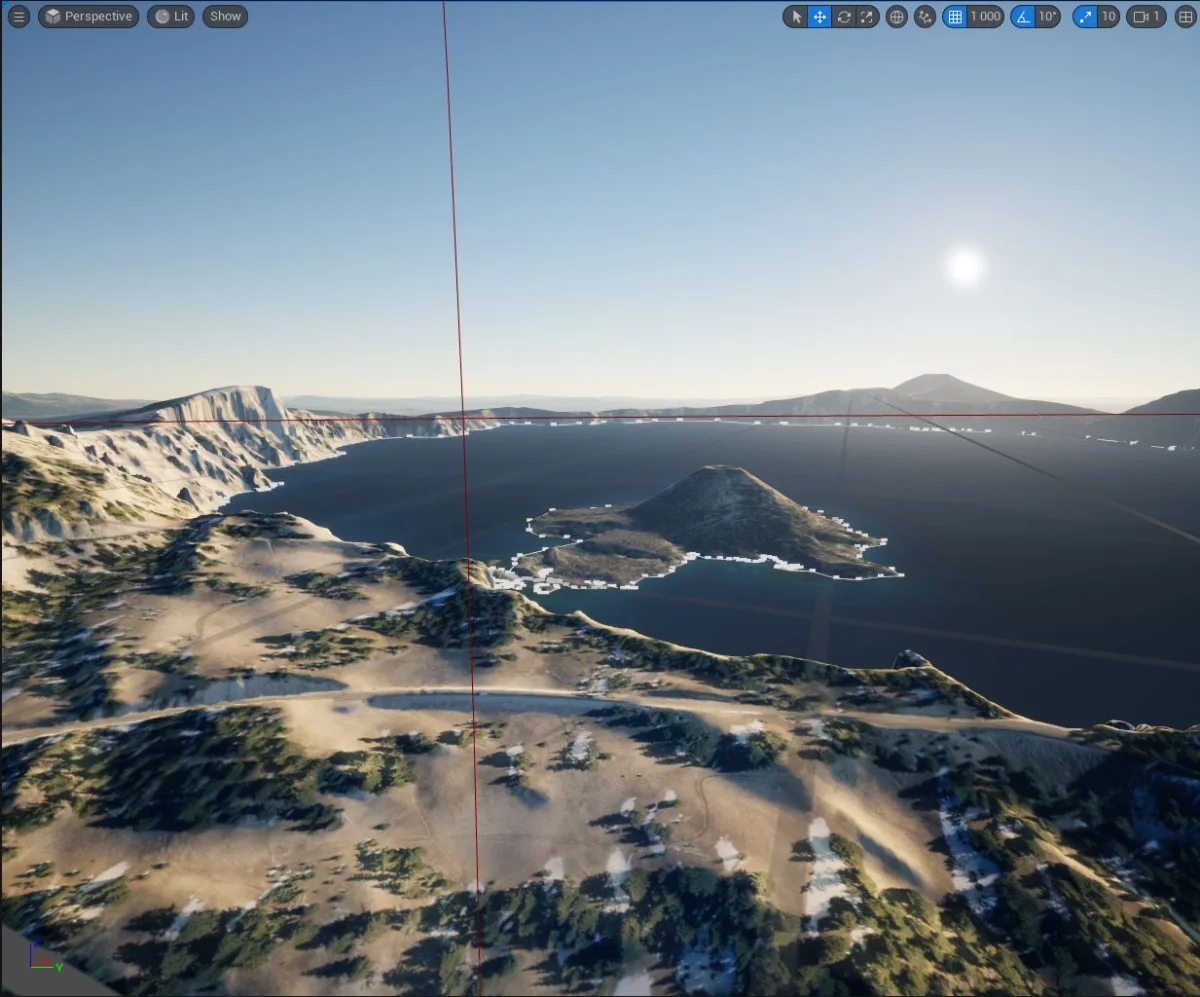Open the scale snap value 10
The width and height of the screenshot is (1200, 997).
point(1108,16)
